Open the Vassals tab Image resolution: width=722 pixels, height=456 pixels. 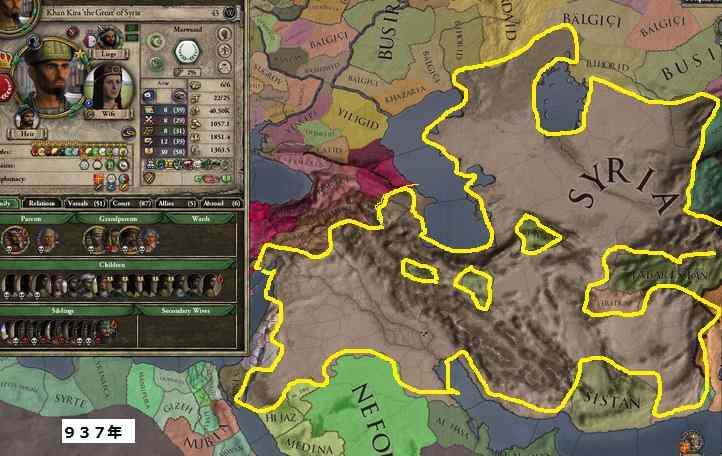[82, 203]
